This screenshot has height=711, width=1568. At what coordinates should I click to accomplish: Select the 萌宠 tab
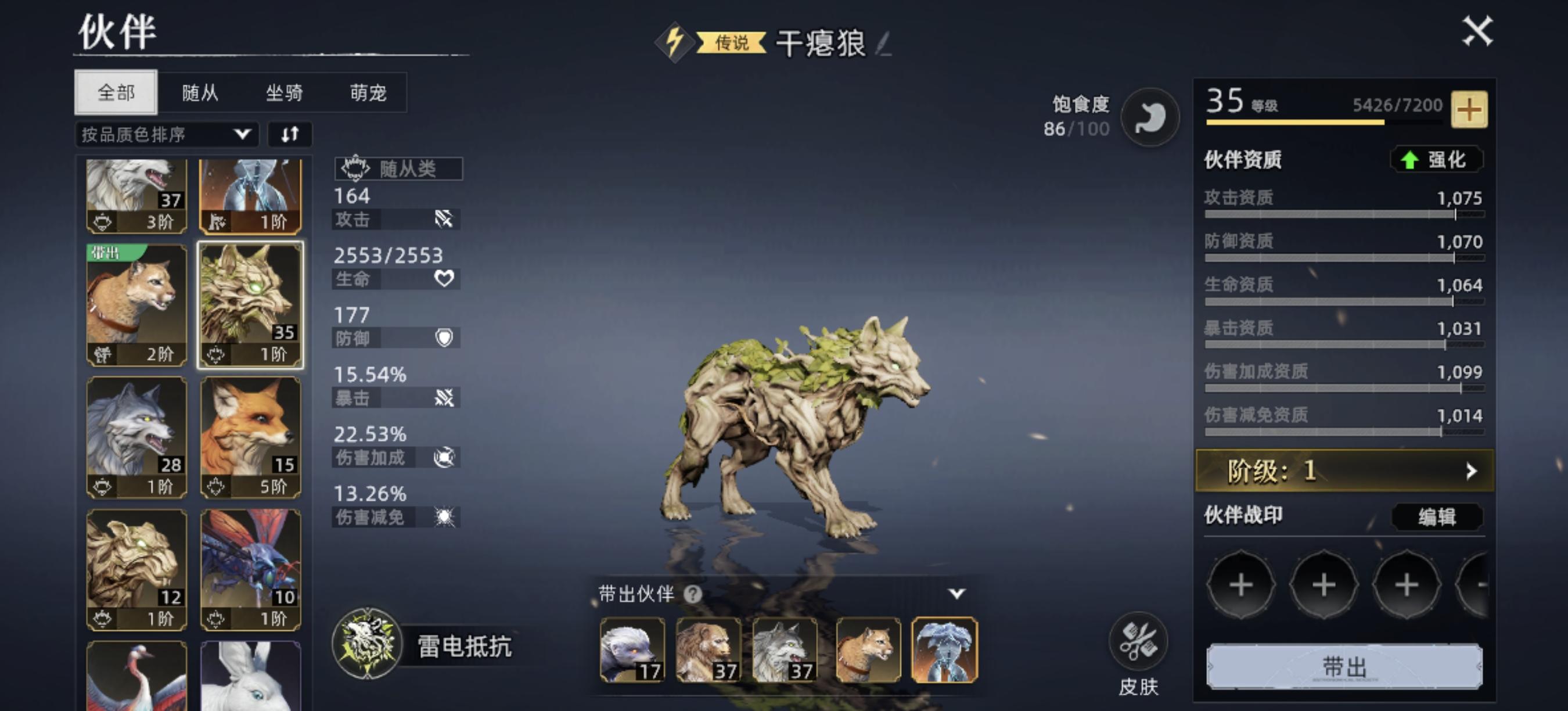(369, 92)
